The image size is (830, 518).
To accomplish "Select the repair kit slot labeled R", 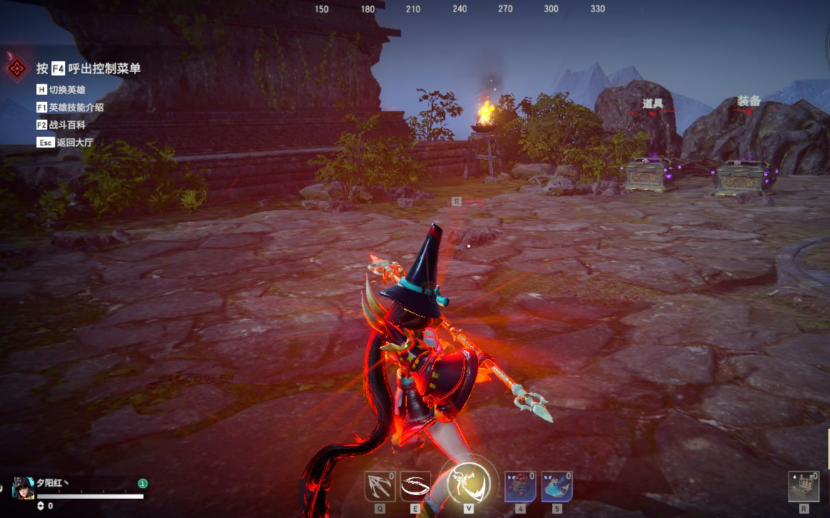I will point(803,486).
